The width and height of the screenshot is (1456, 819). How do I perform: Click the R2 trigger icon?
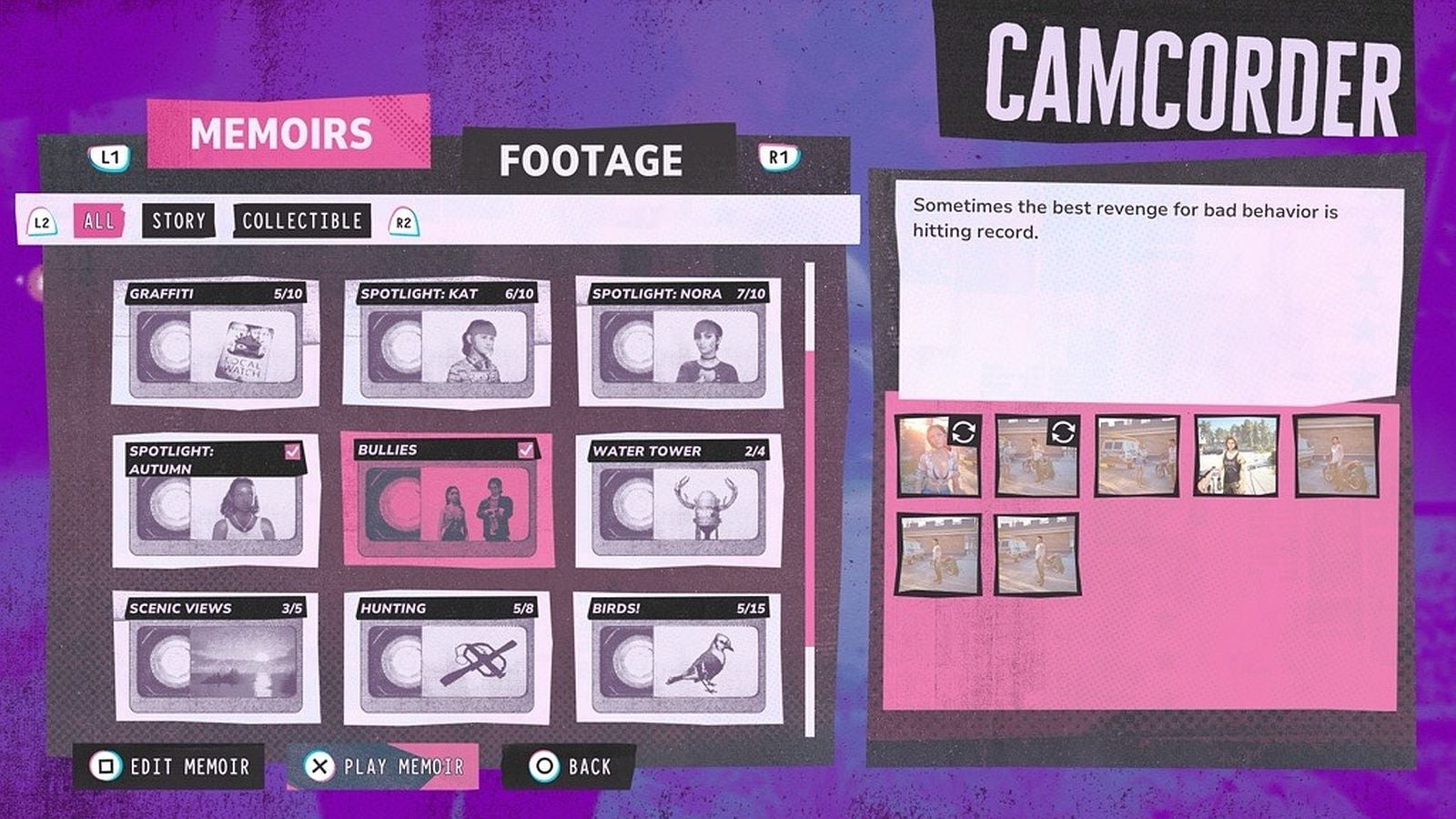pos(404,220)
